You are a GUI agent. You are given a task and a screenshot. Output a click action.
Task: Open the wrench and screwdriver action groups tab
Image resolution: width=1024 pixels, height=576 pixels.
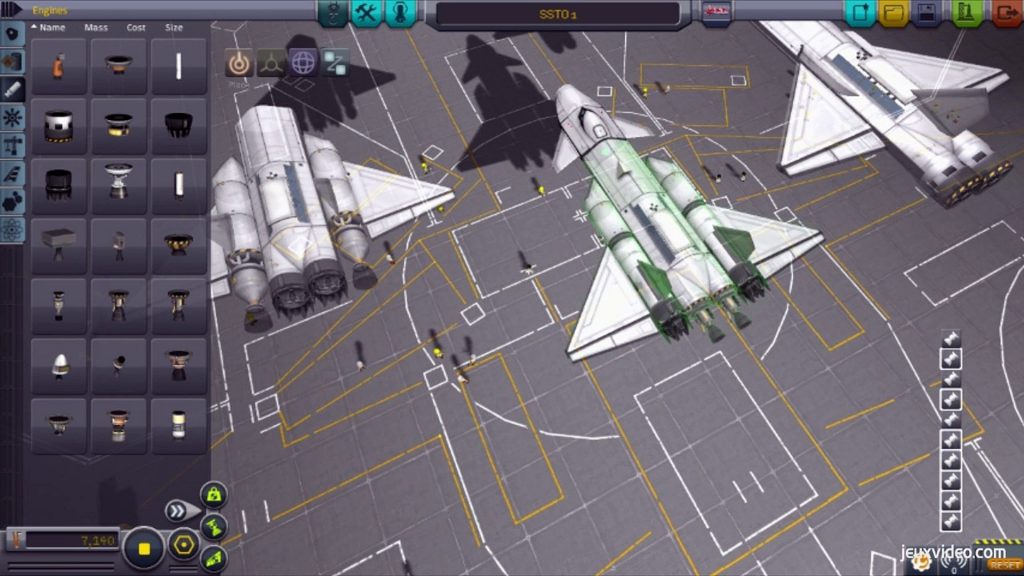coord(367,13)
